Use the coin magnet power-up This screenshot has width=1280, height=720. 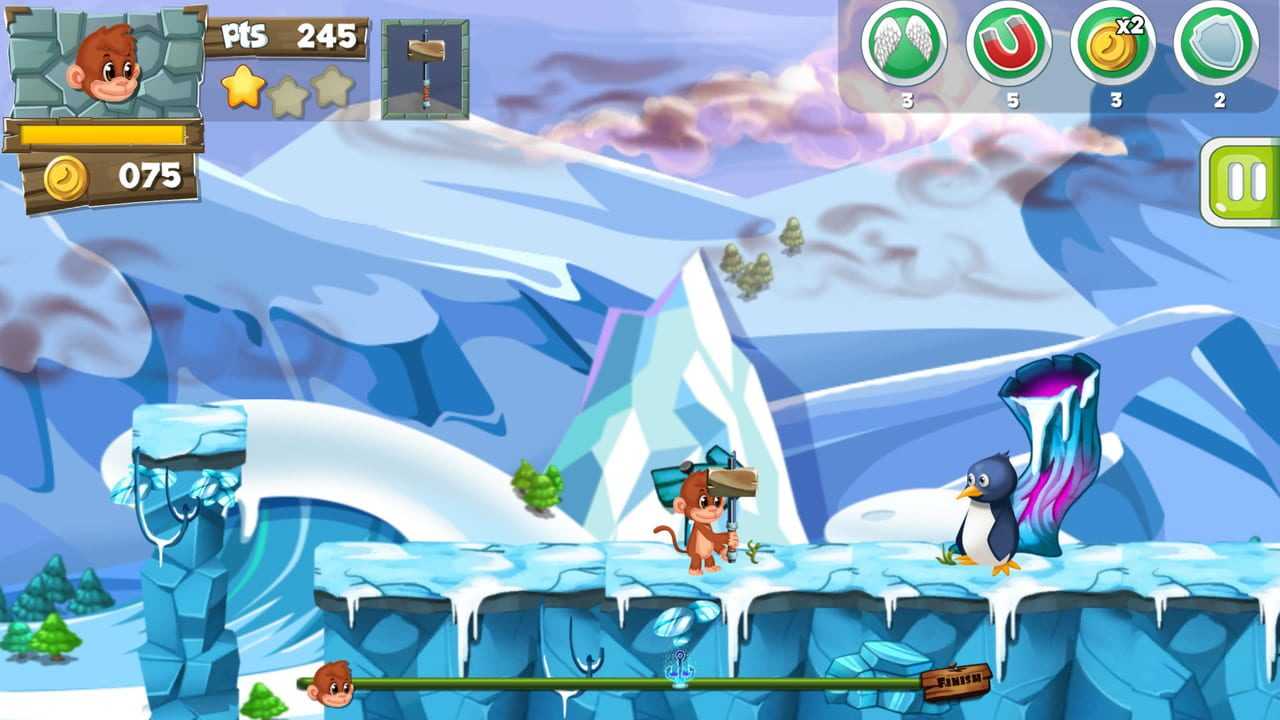1008,44
